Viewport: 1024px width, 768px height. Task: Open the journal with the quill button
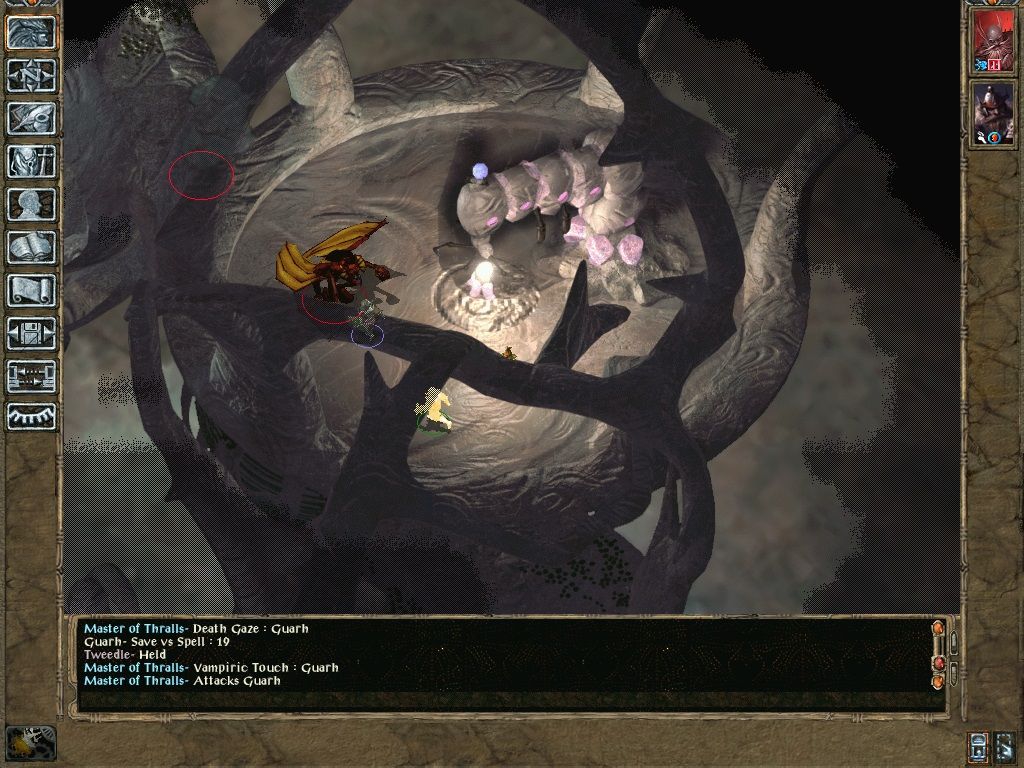coord(31,118)
